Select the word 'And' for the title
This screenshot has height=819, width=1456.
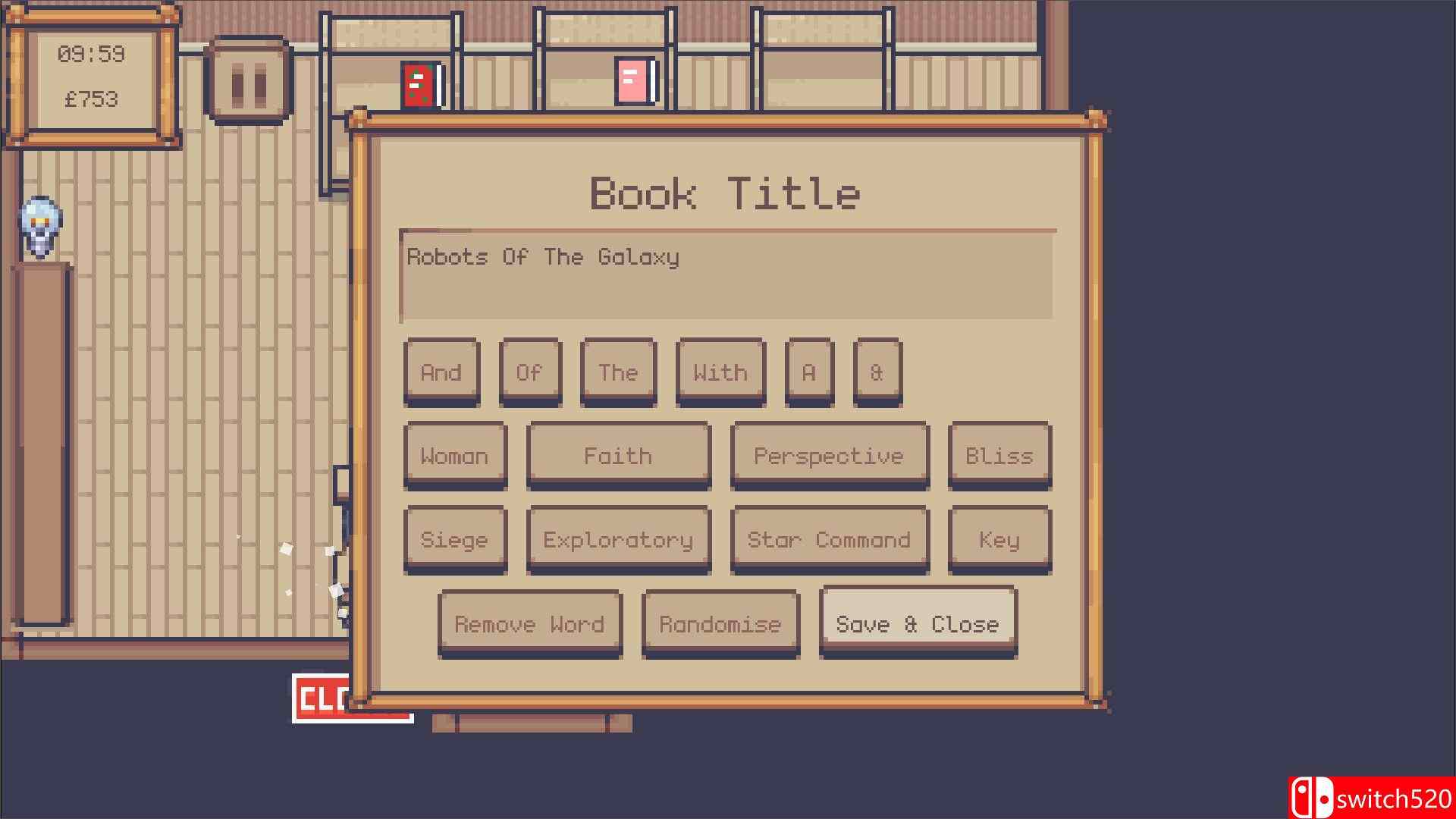tap(441, 372)
